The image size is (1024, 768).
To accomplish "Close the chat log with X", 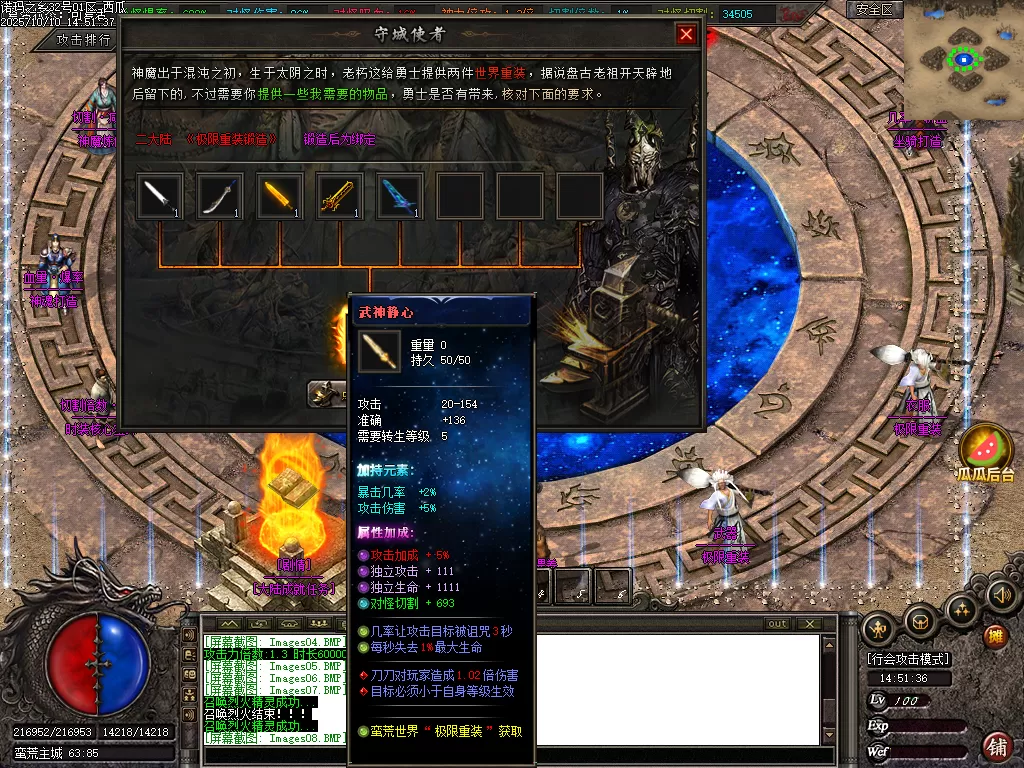I will point(809,624).
